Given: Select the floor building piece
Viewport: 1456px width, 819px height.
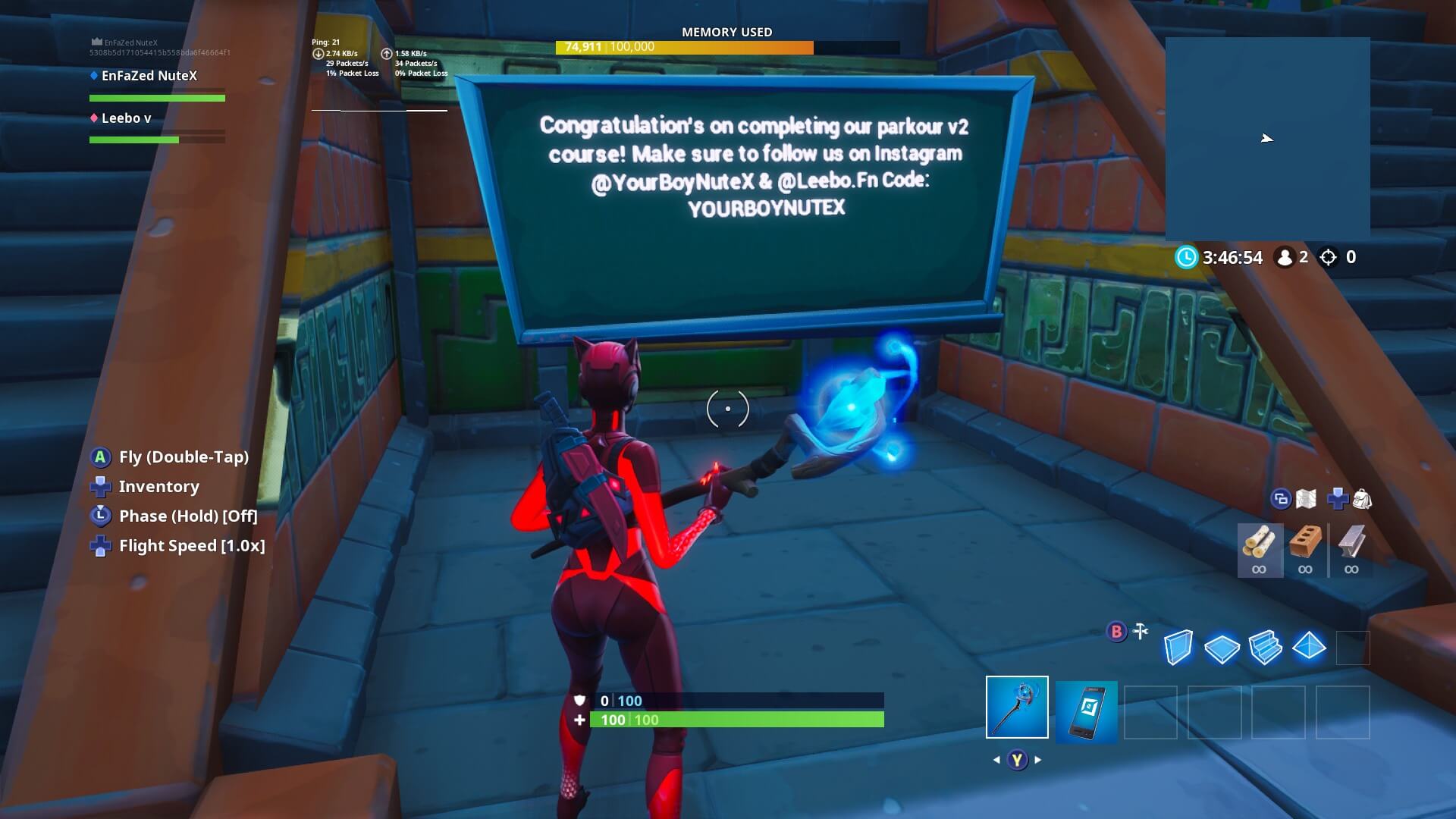Looking at the screenshot, I should tap(1223, 648).
